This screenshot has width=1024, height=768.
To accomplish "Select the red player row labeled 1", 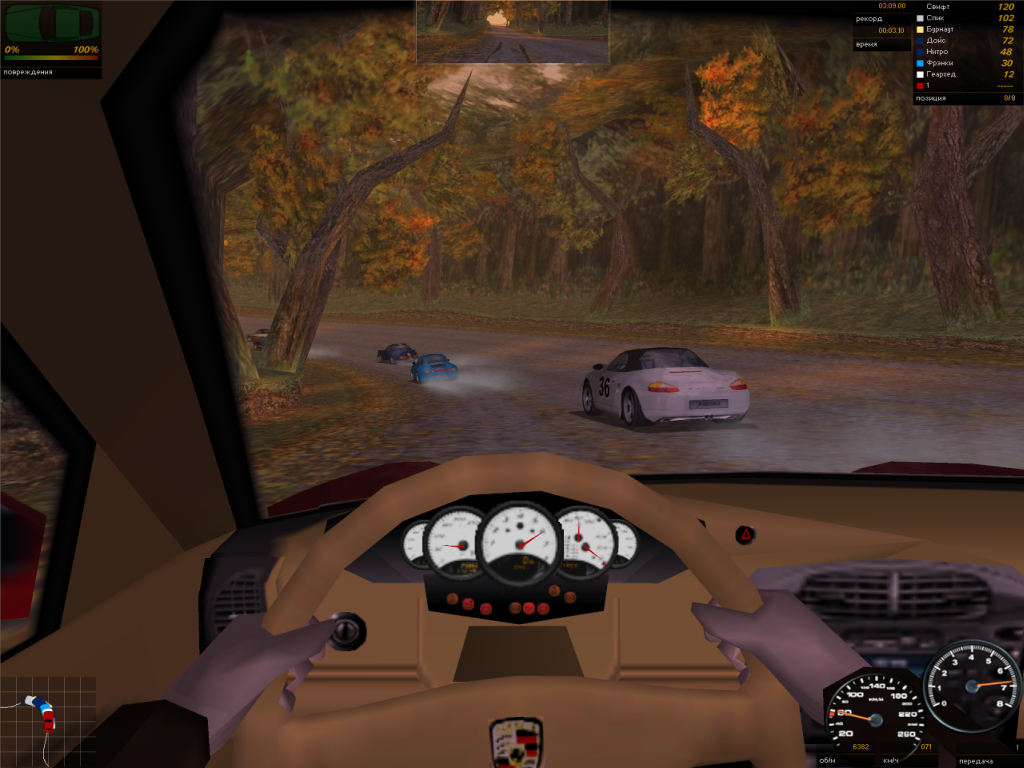I will [x=930, y=86].
